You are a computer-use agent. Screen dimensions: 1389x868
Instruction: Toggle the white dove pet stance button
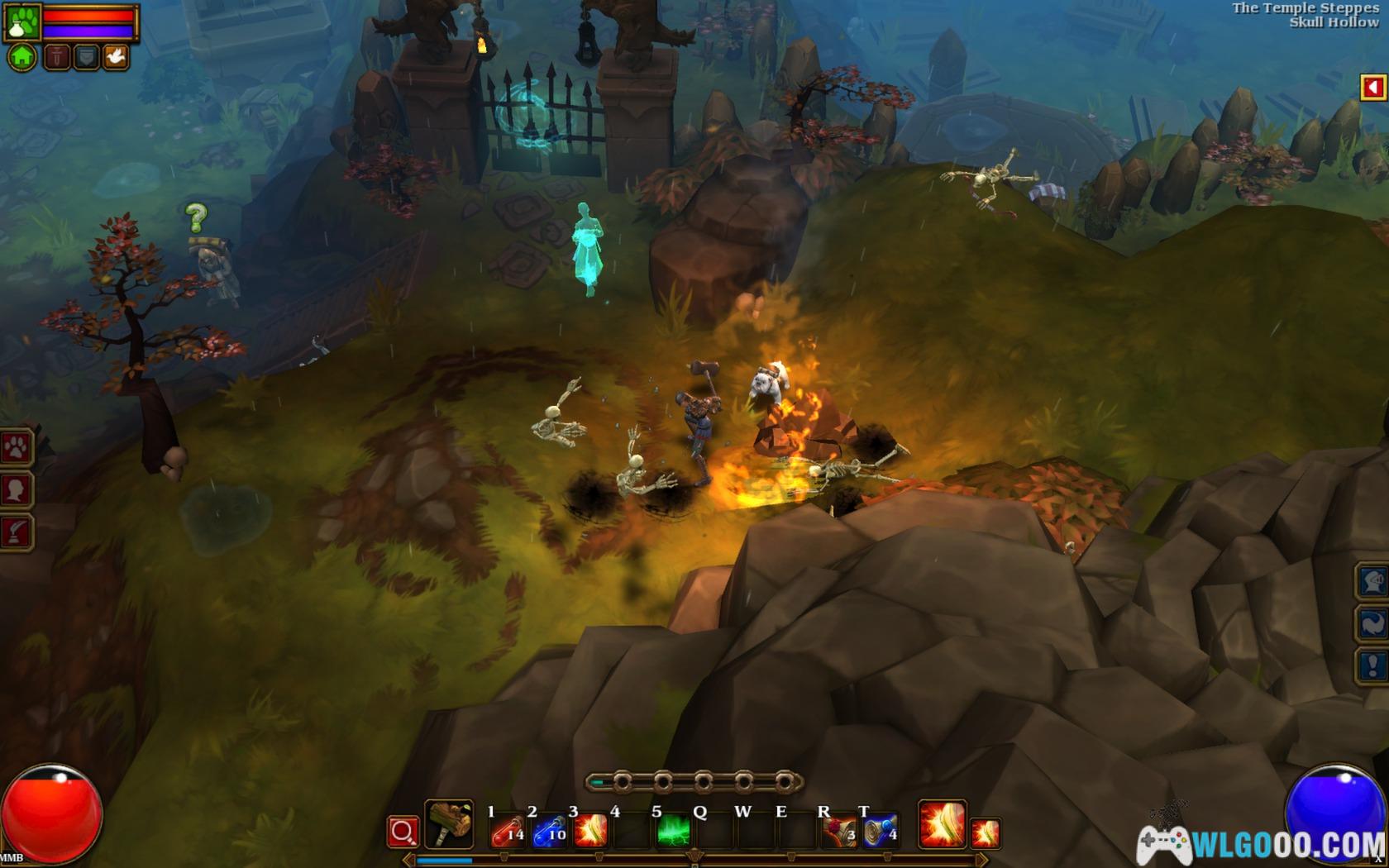pos(115,57)
